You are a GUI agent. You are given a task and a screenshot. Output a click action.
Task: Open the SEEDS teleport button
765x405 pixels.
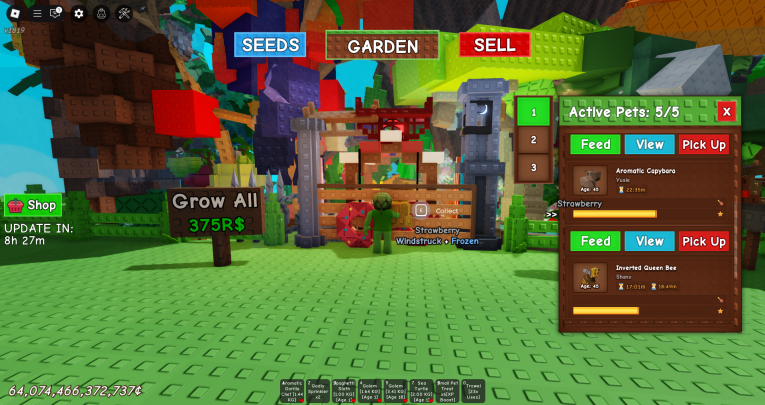pos(270,45)
